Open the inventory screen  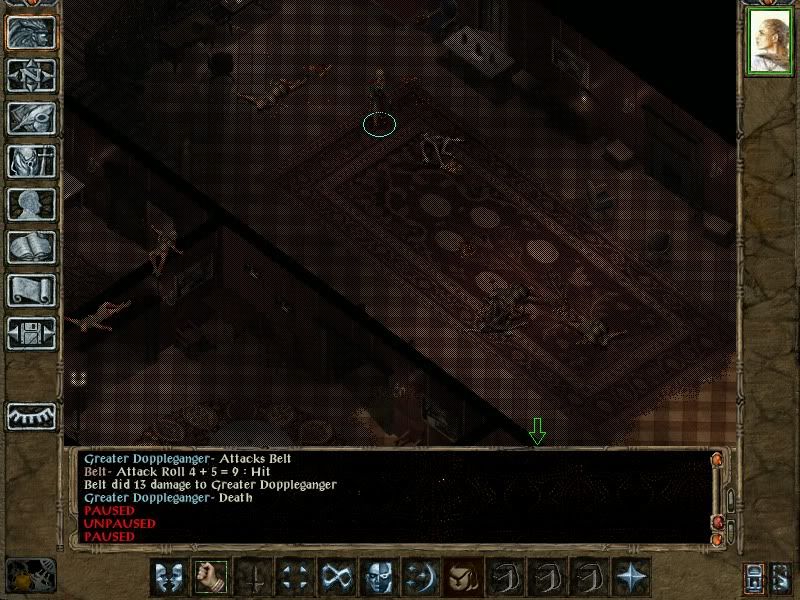[30, 161]
